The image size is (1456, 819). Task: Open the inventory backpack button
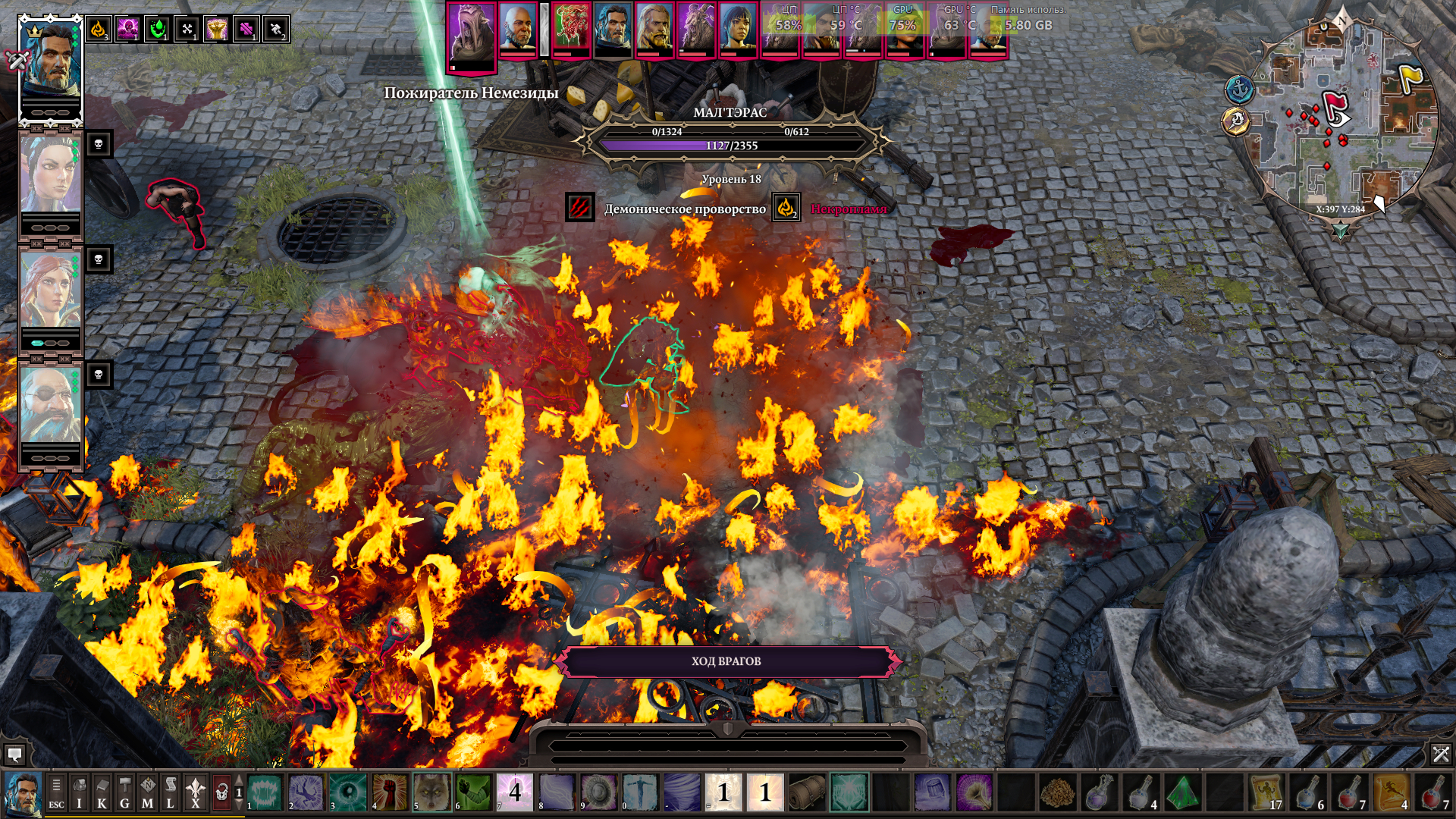point(79,793)
